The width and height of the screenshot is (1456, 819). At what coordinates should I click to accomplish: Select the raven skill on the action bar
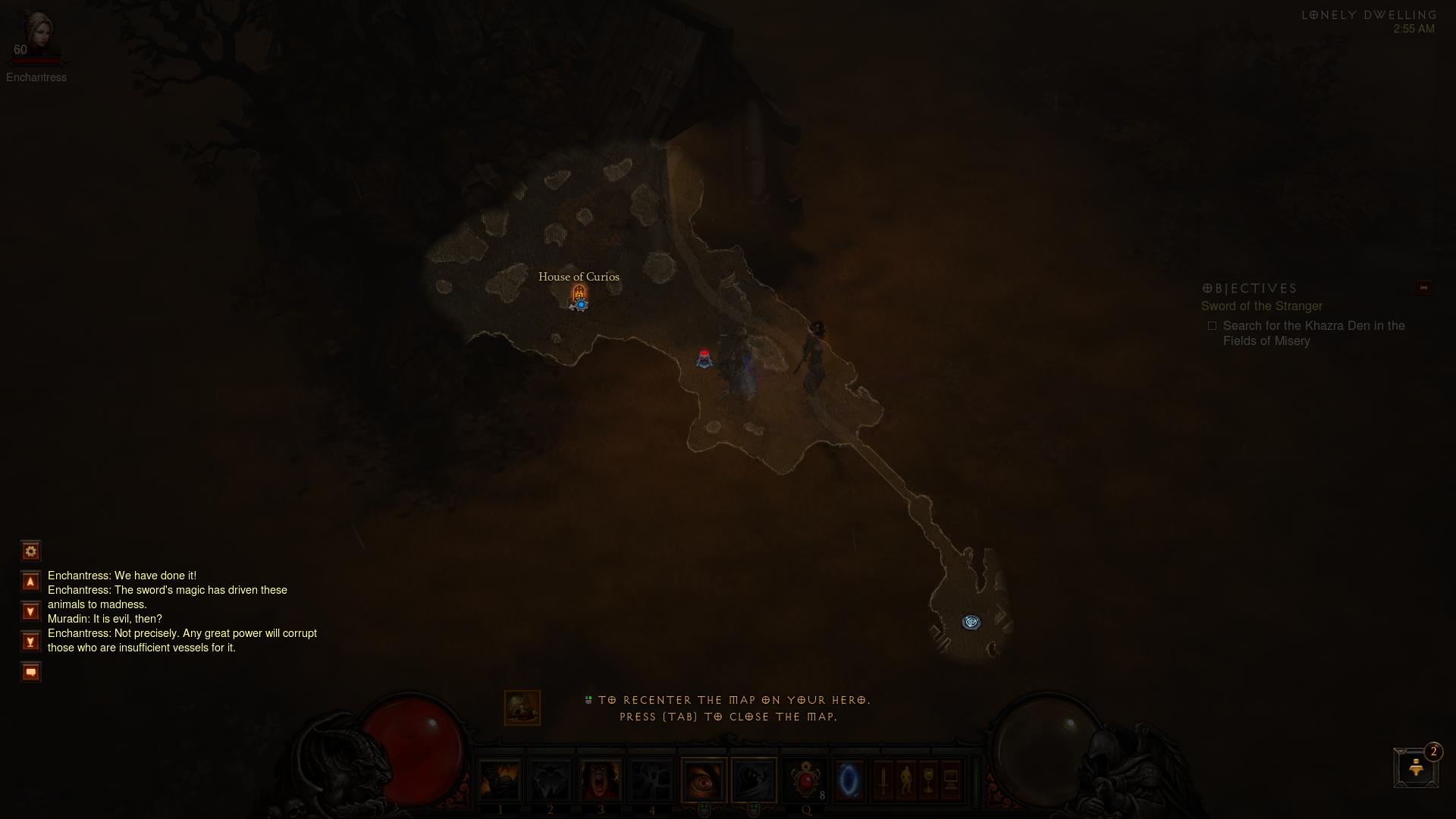[x=754, y=780]
